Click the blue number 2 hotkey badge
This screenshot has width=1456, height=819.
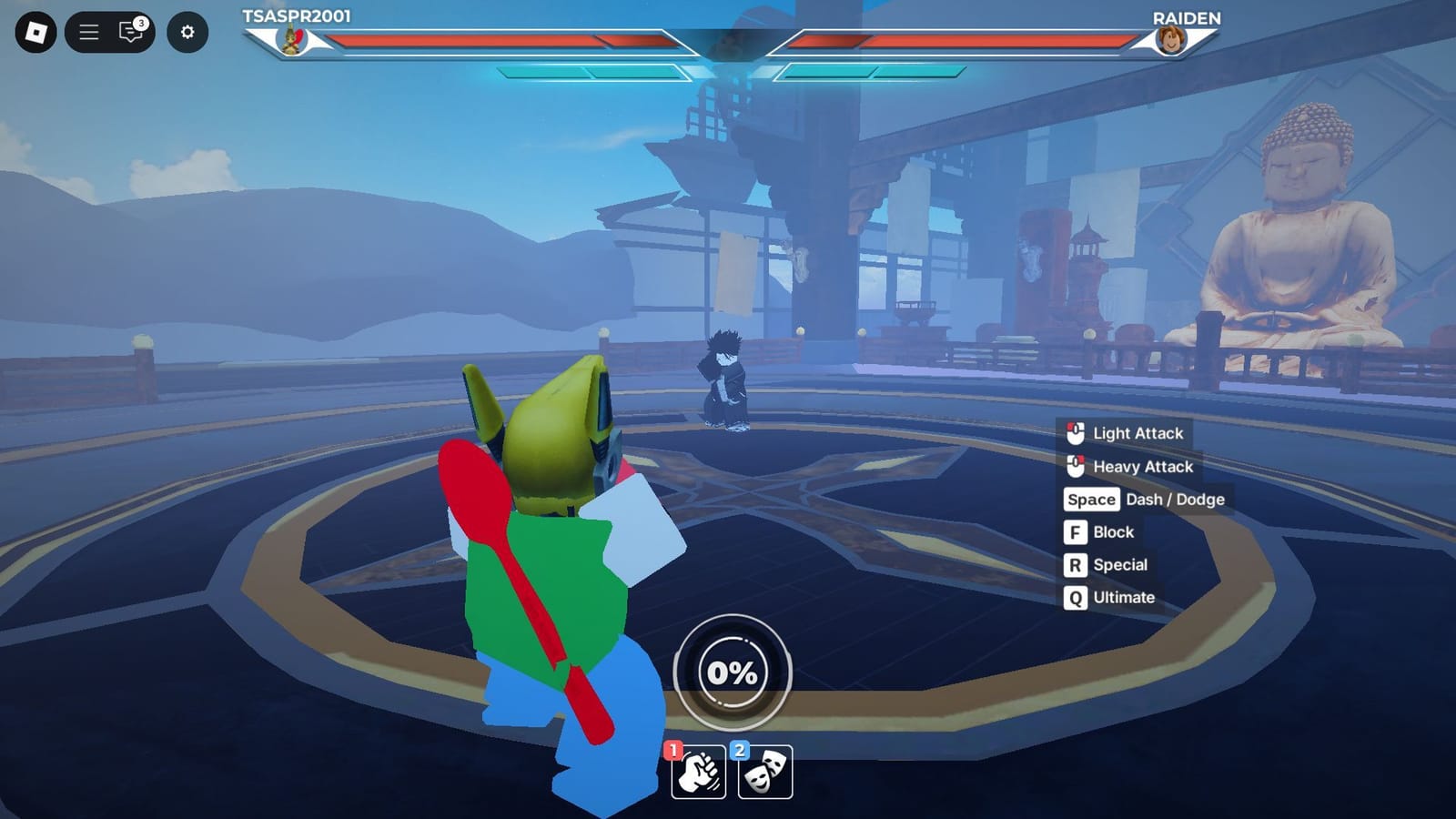(738, 750)
